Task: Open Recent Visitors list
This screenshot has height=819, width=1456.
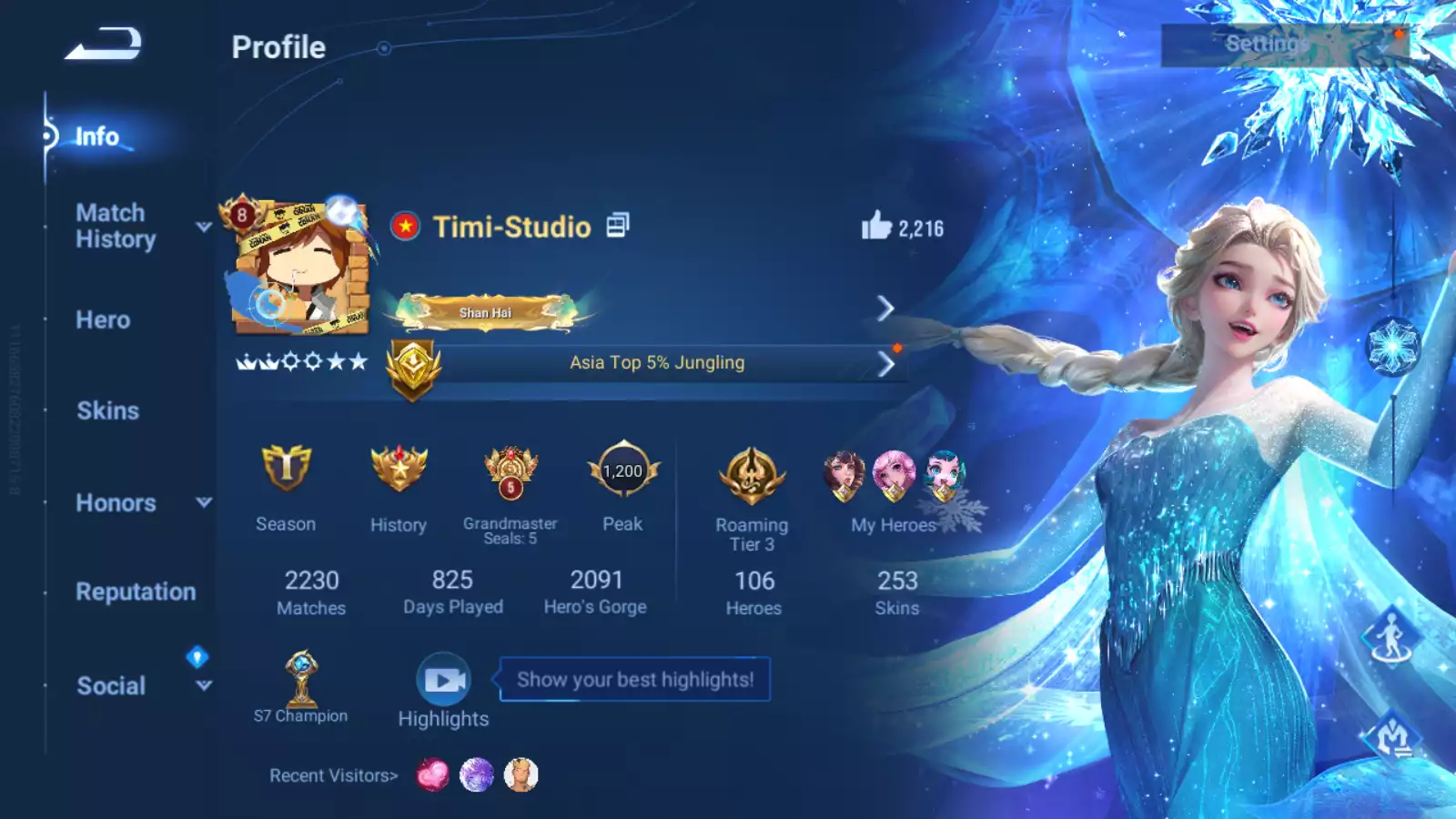Action: tap(333, 775)
